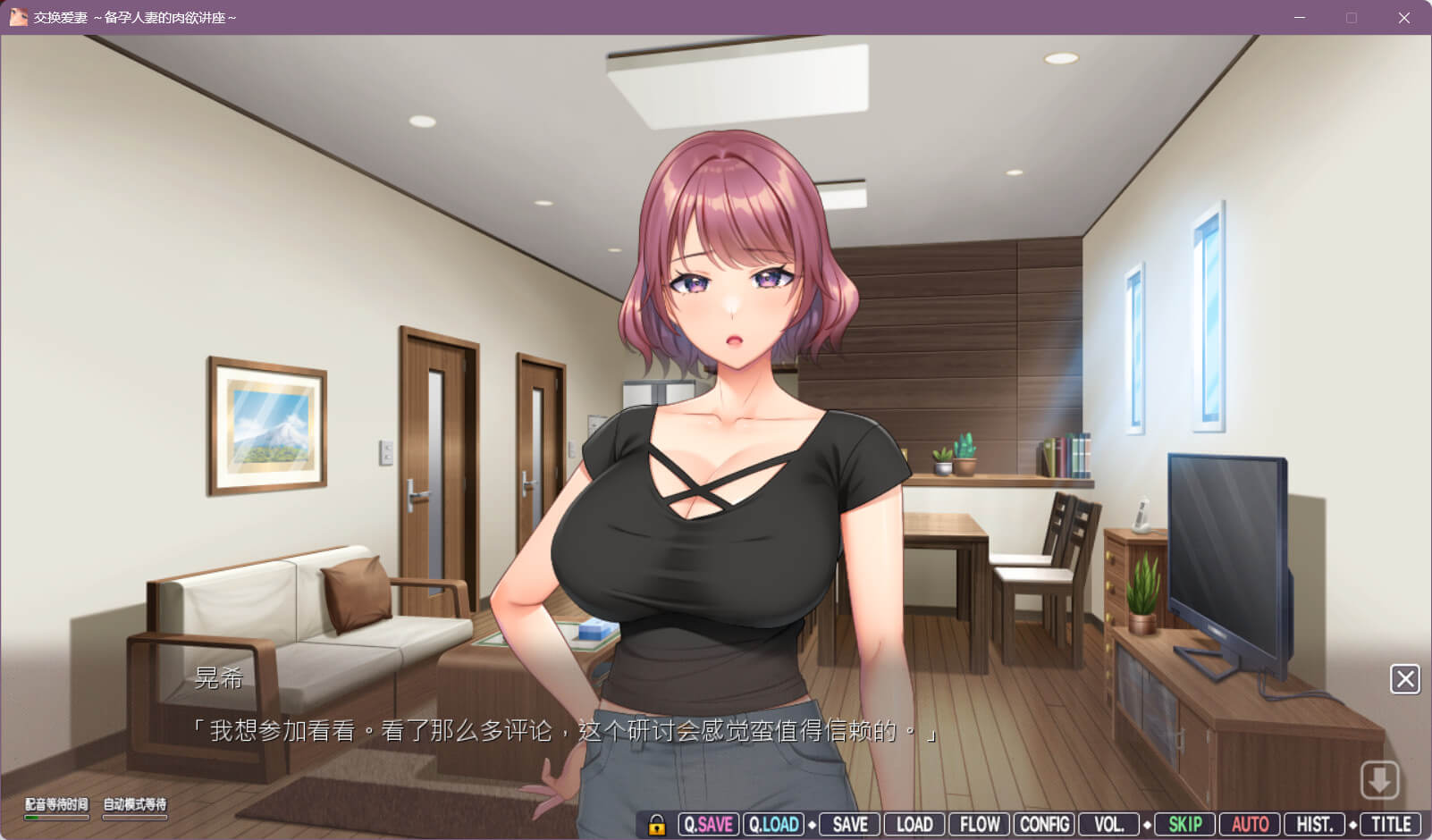Open the LOAD menu

click(914, 824)
